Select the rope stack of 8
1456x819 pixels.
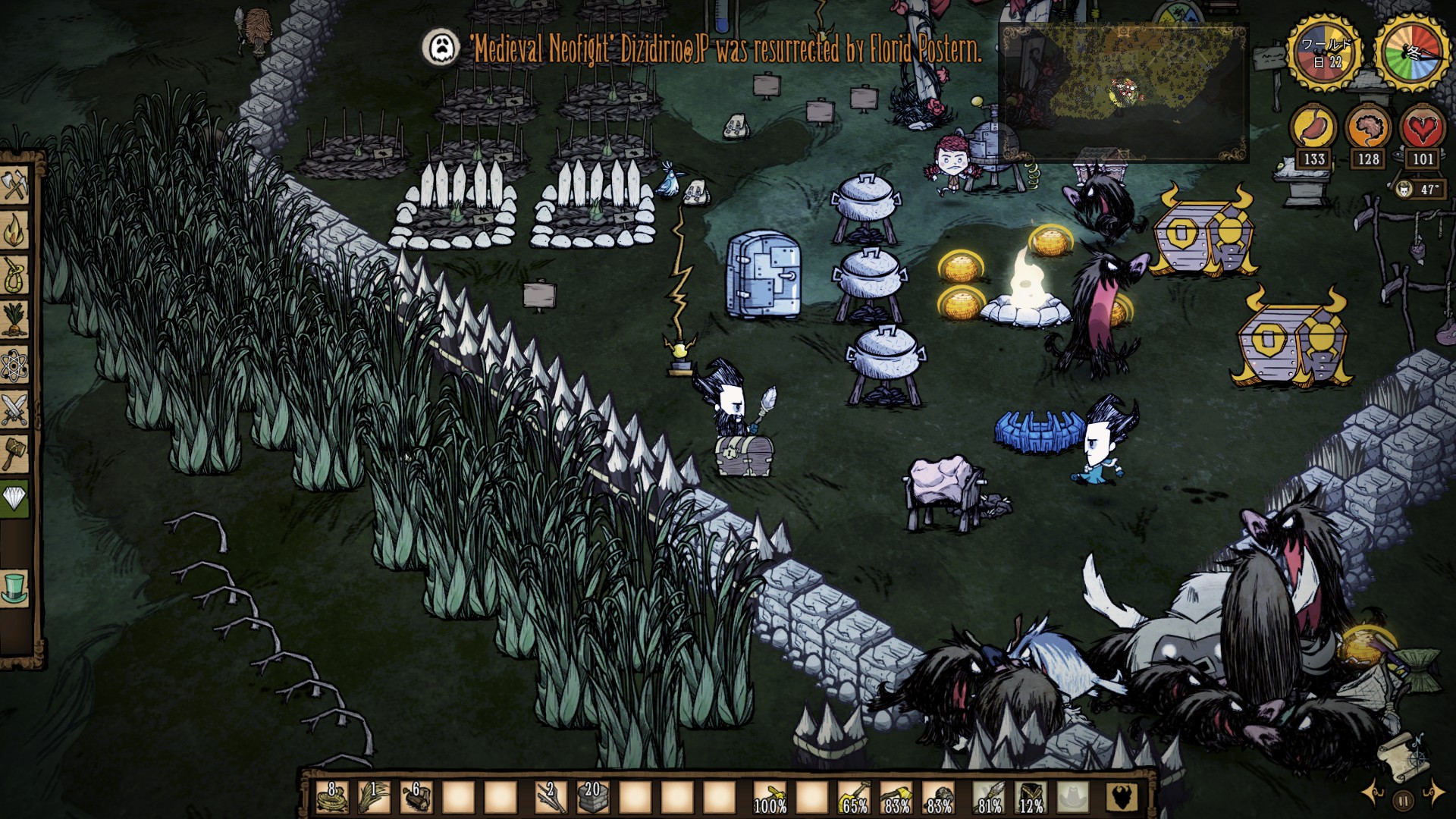tap(331, 797)
